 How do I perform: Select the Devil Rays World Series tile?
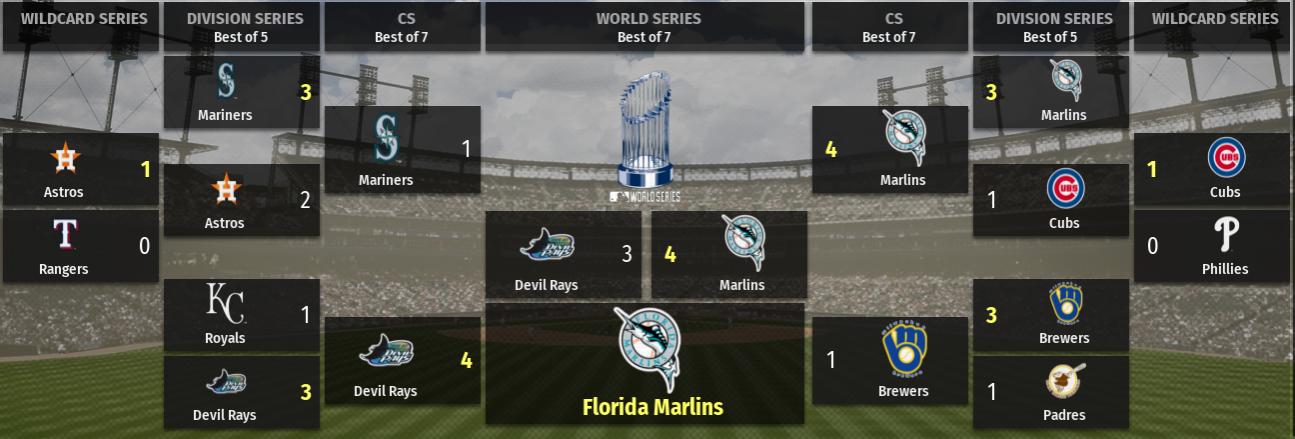pos(563,255)
